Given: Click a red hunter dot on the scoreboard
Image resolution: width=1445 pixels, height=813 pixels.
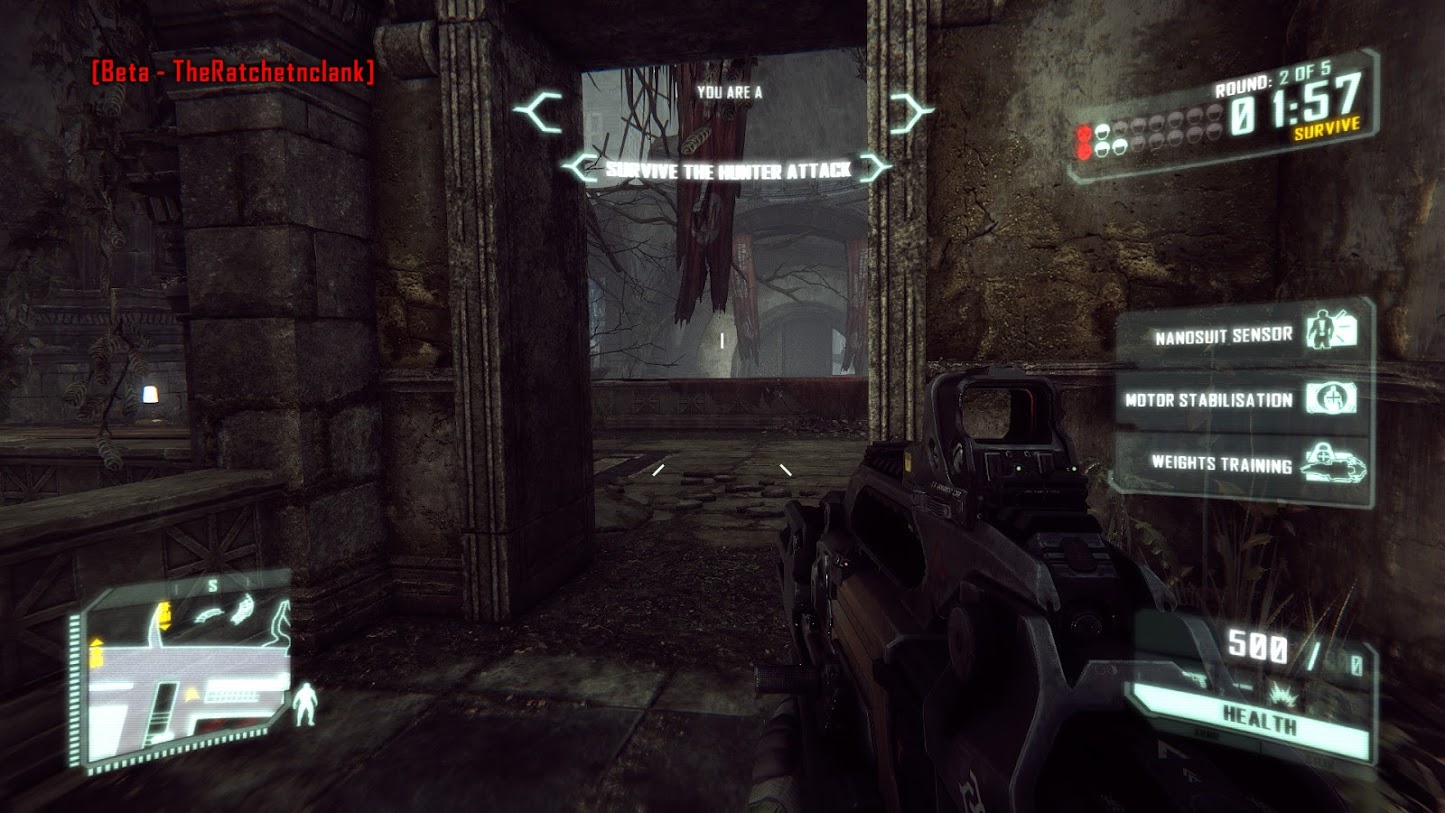Looking at the screenshot, I should click(x=1084, y=132).
